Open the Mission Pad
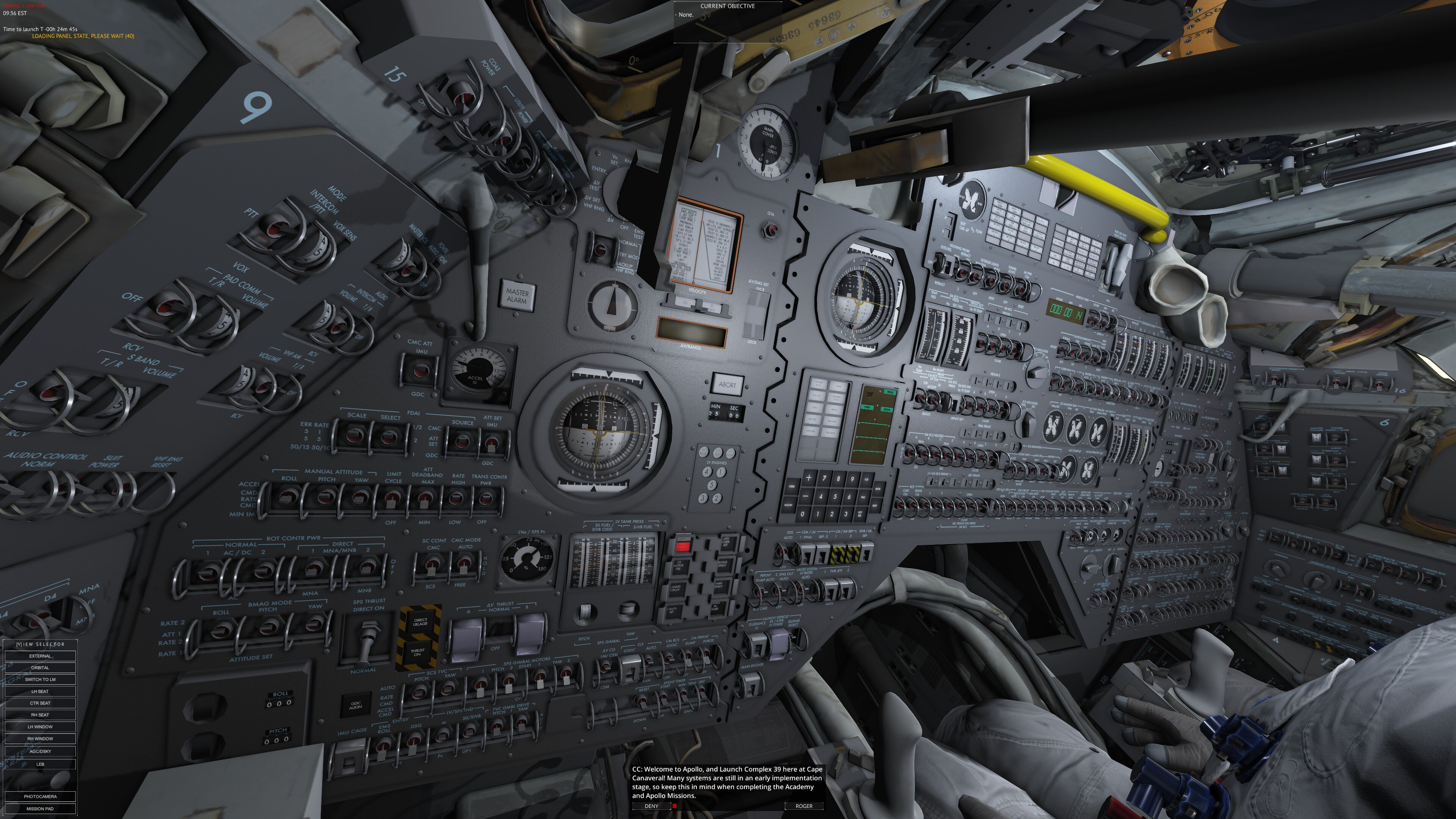 (x=40, y=809)
